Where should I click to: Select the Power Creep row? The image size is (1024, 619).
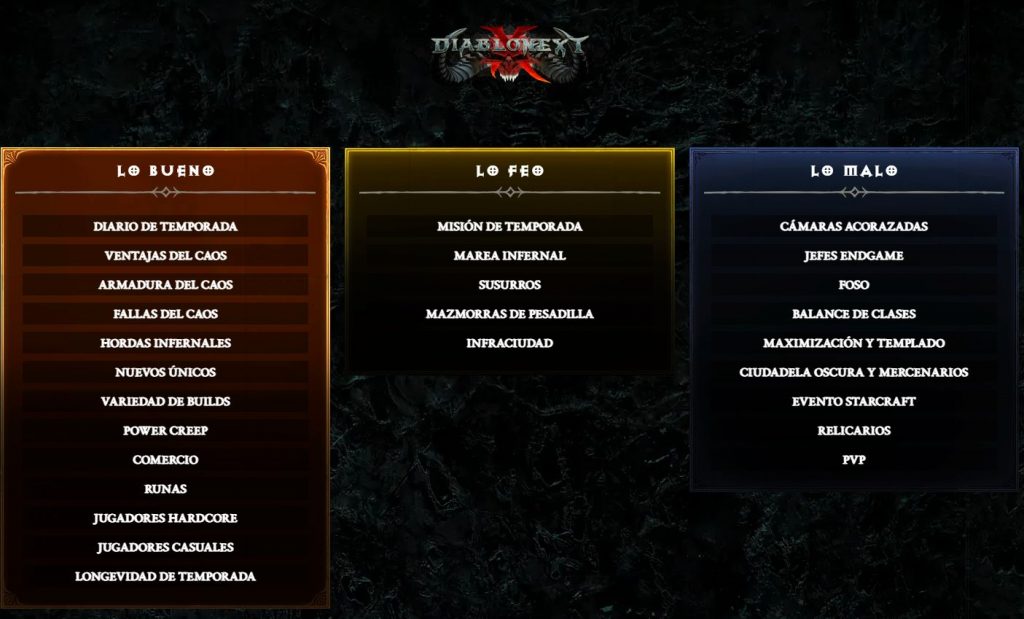pos(165,431)
